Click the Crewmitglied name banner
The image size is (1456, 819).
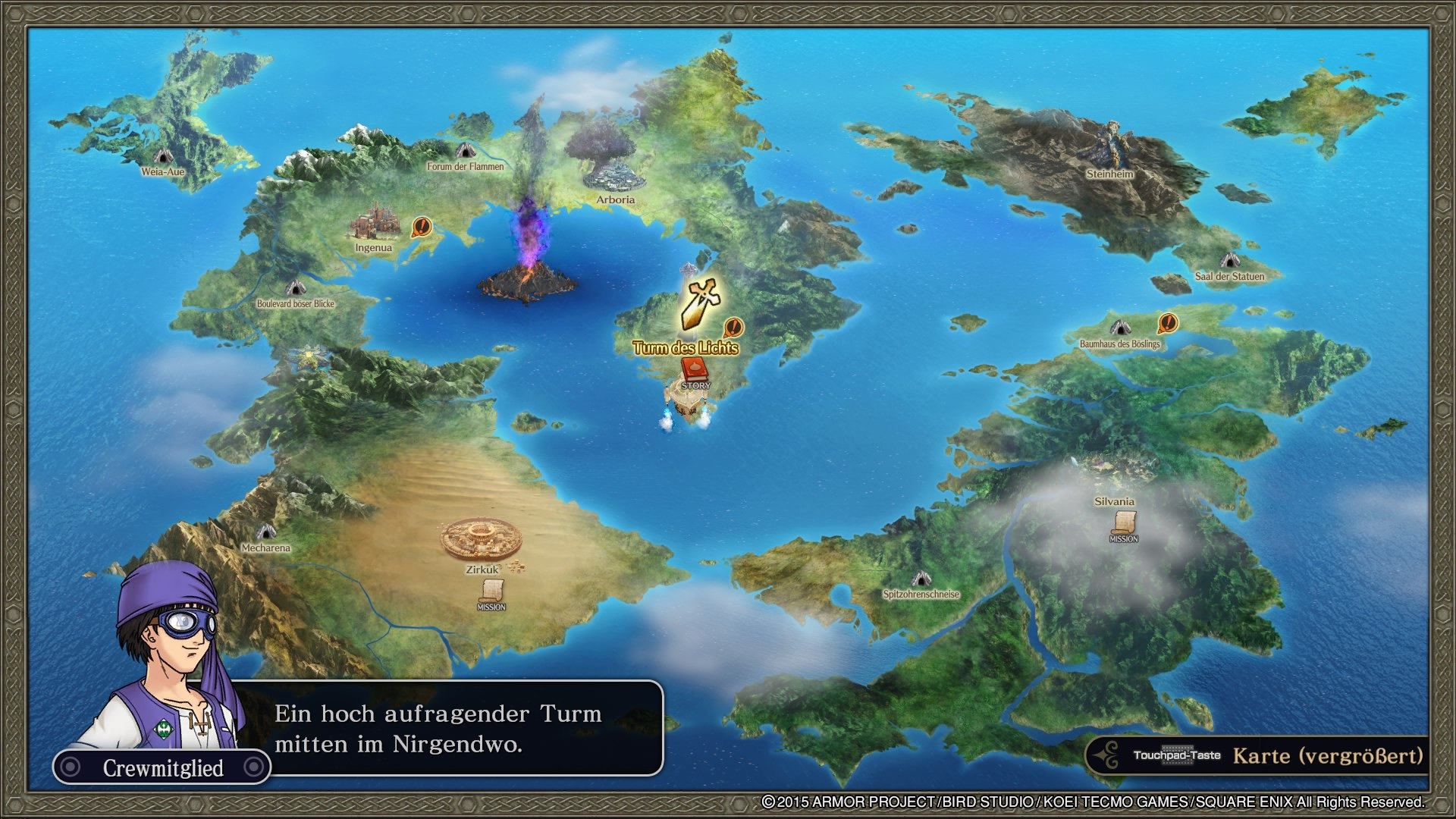163,767
